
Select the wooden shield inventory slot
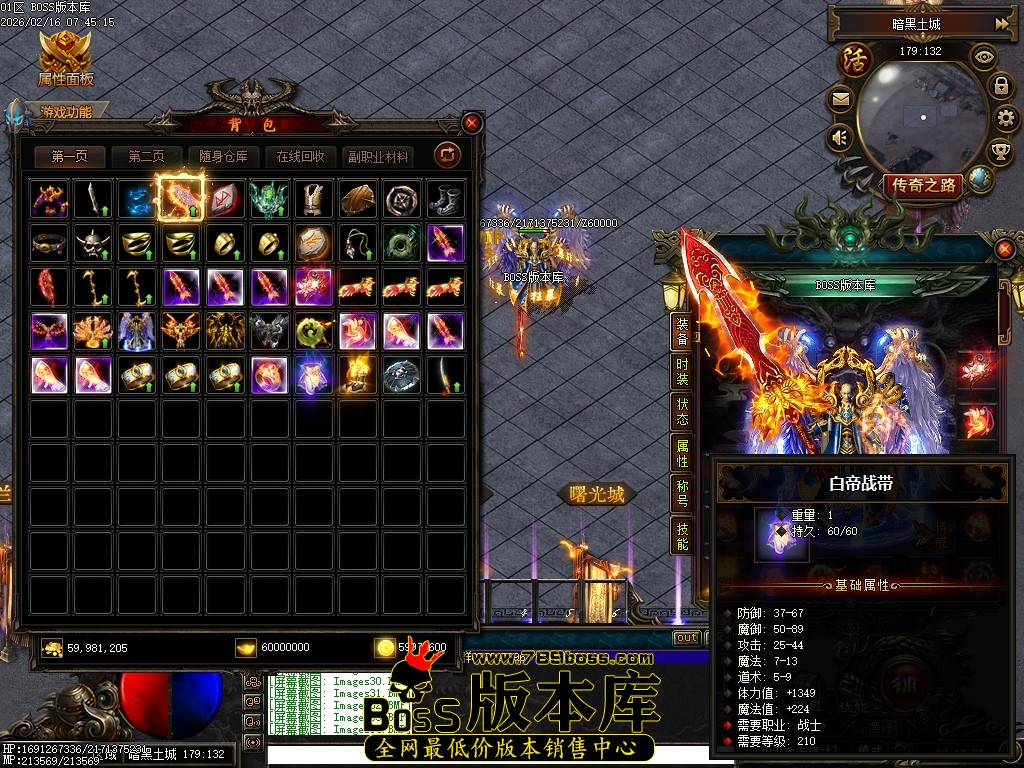click(357, 199)
